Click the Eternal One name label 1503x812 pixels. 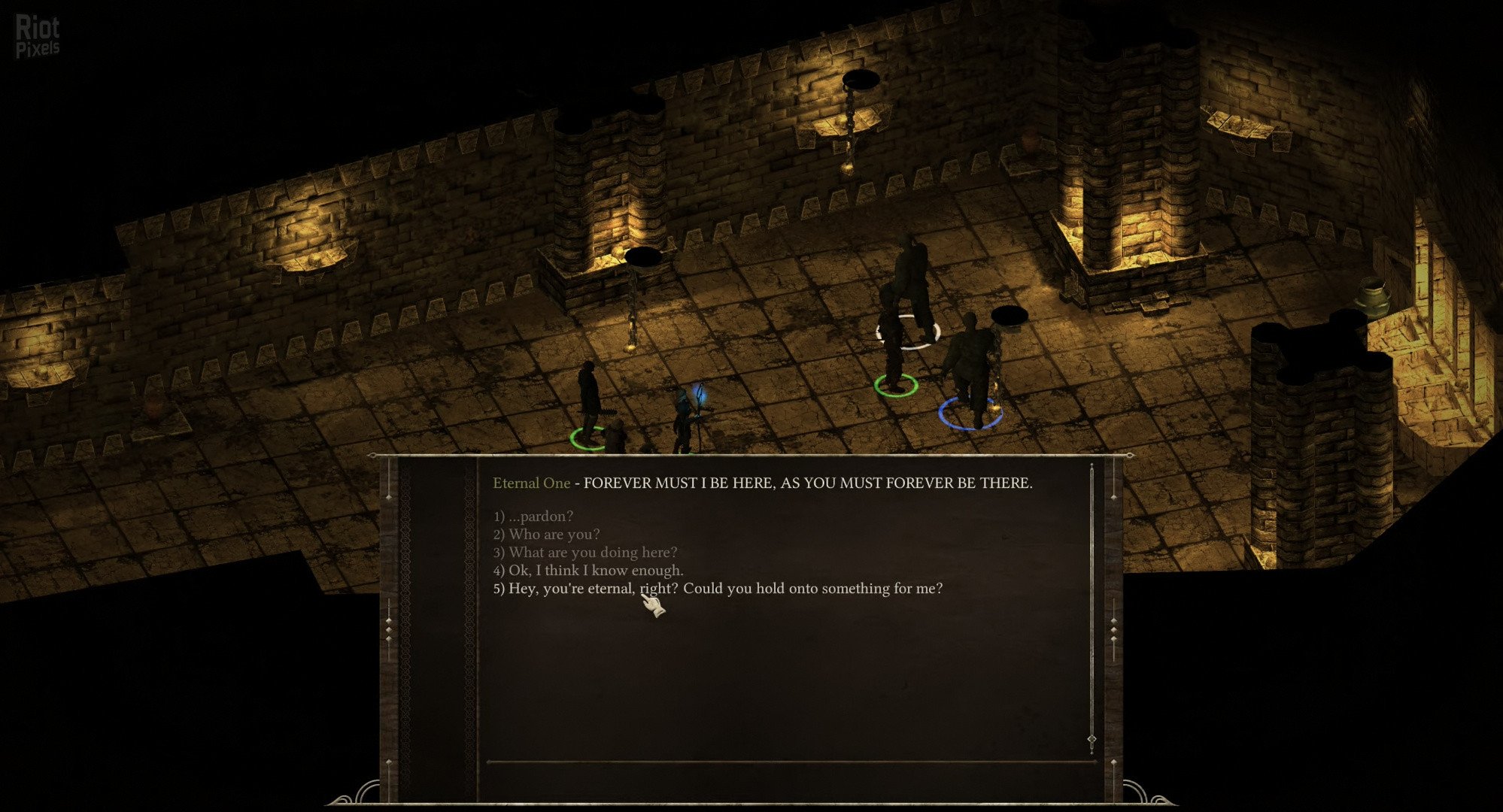(x=530, y=483)
